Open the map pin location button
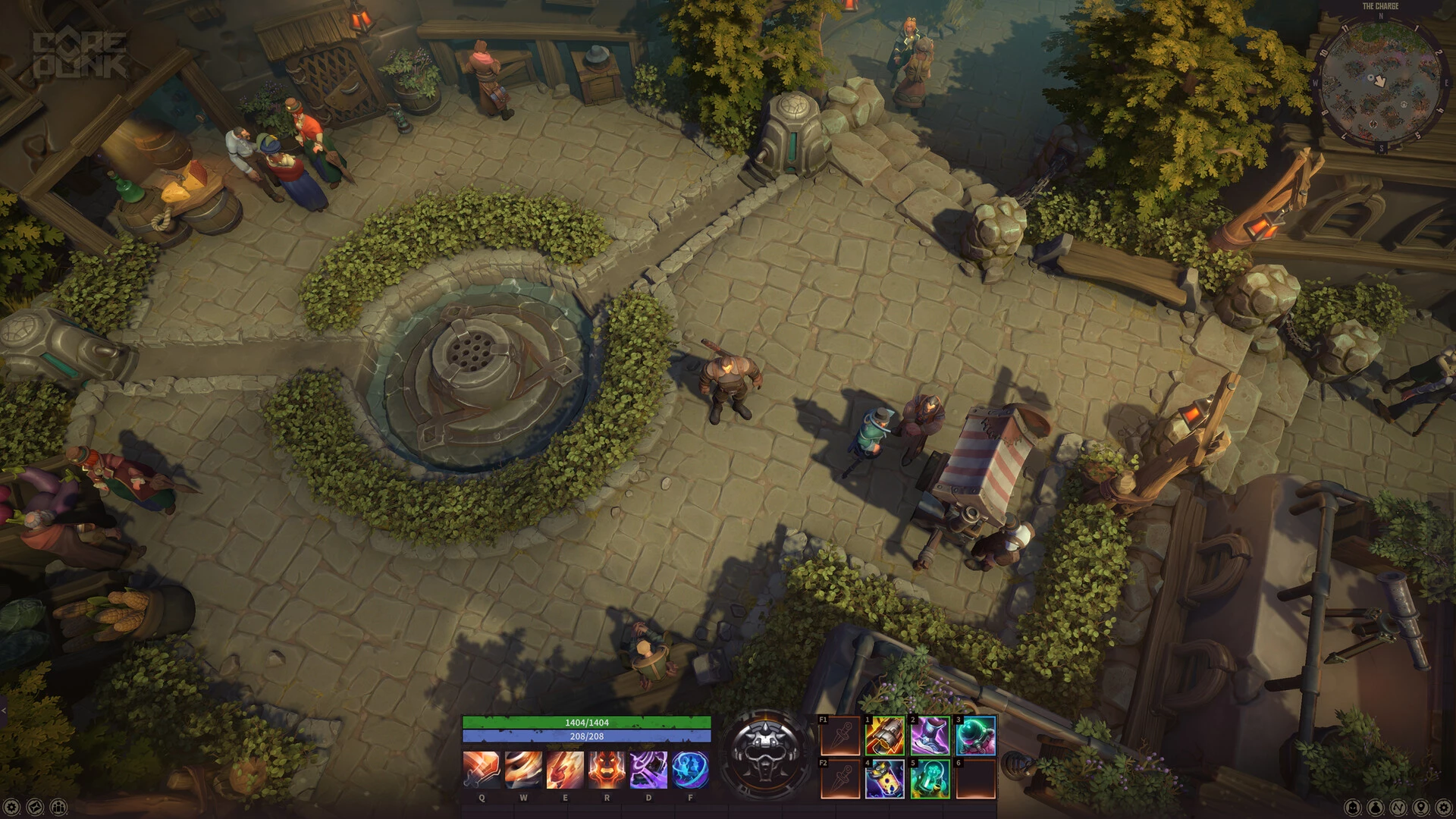1456x819 pixels. 1422,807
